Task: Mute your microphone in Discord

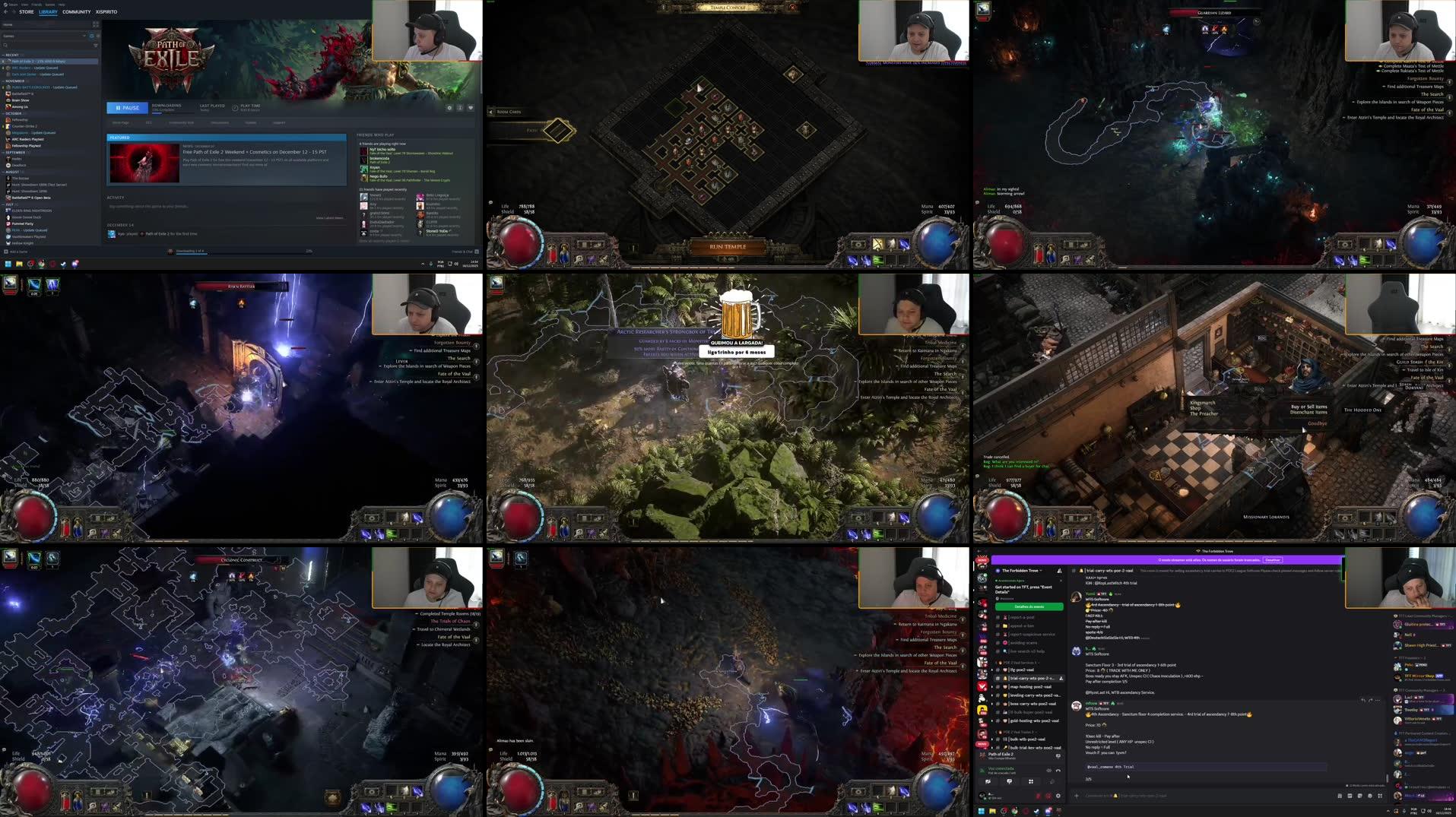Action: [1036, 795]
